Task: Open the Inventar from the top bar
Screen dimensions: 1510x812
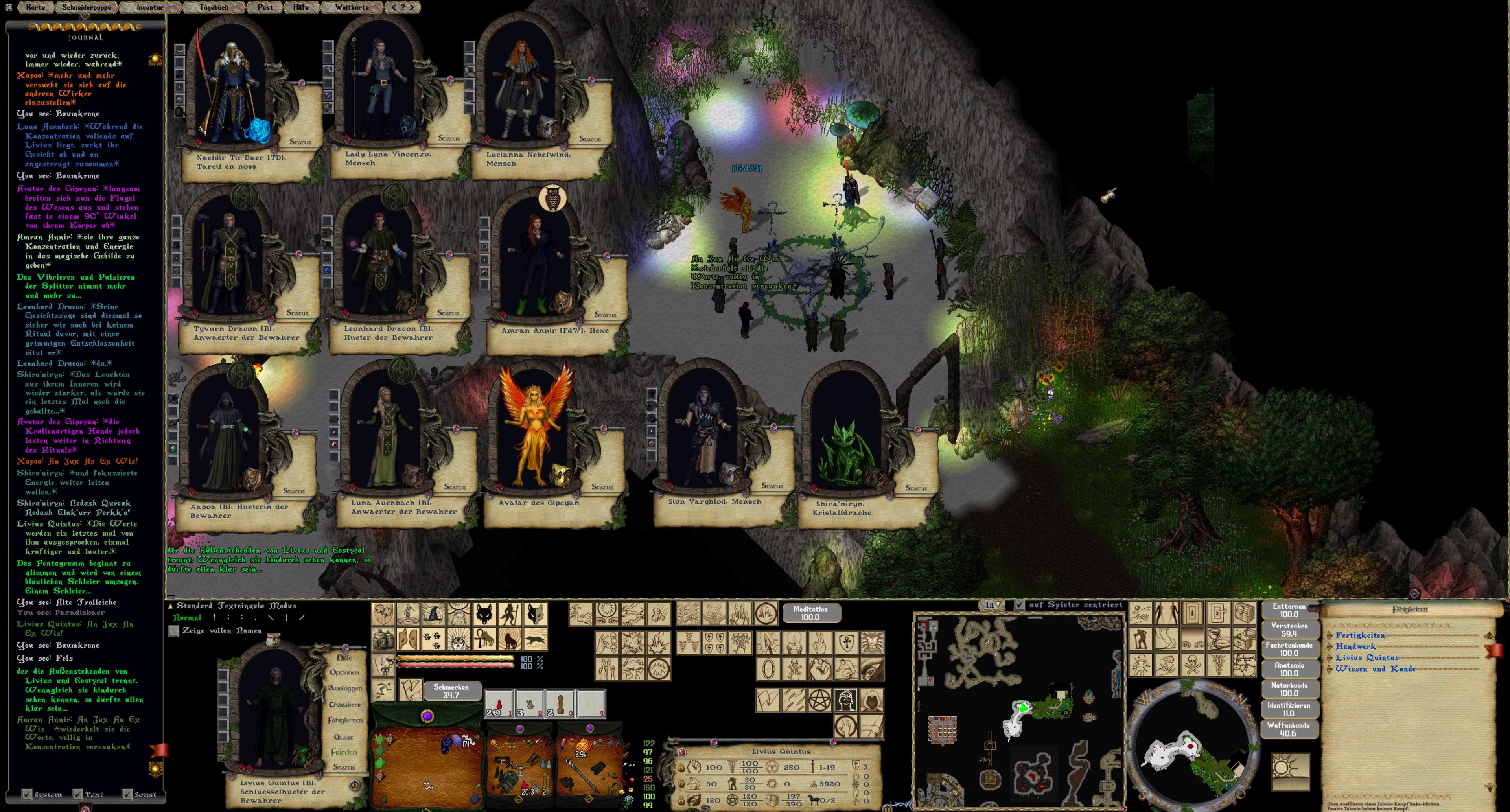Action: [x=149, y=7]
